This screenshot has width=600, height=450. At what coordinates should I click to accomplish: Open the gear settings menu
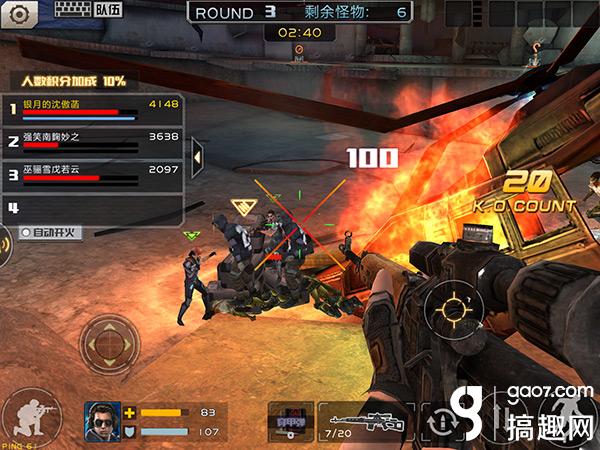click(x=21, y=13)
